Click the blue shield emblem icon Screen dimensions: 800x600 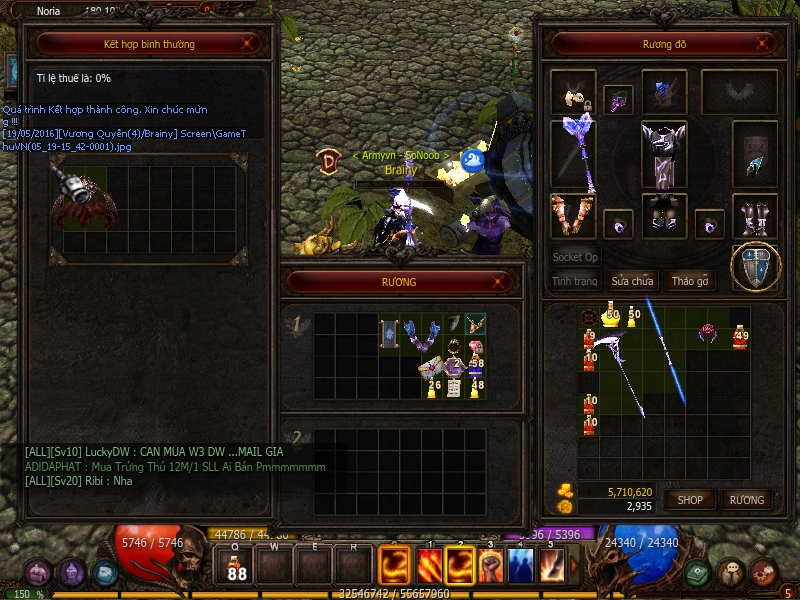tap(755, 266)
